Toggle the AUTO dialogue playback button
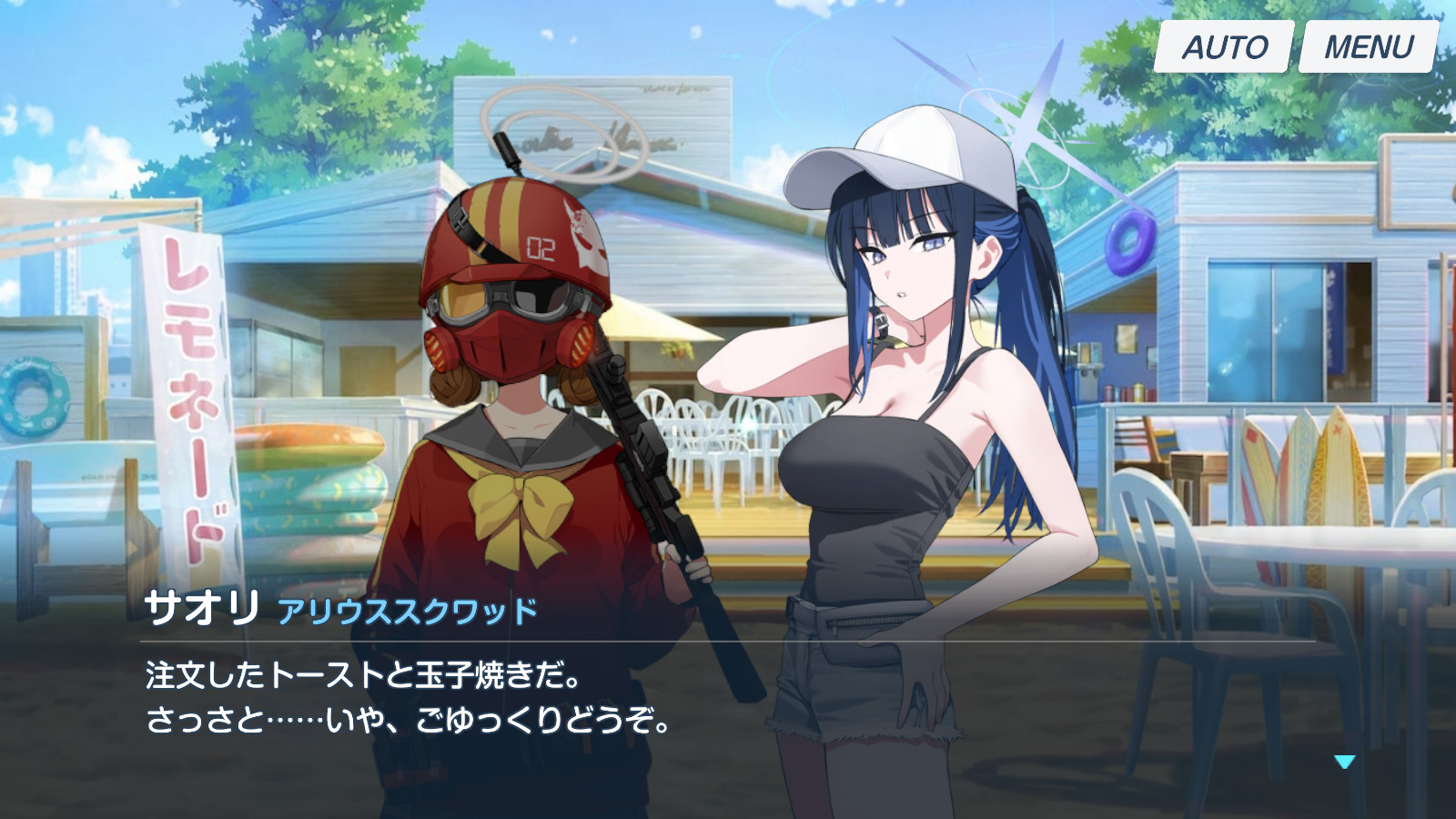This screenshot has height=819, width=1456. 1224,47
